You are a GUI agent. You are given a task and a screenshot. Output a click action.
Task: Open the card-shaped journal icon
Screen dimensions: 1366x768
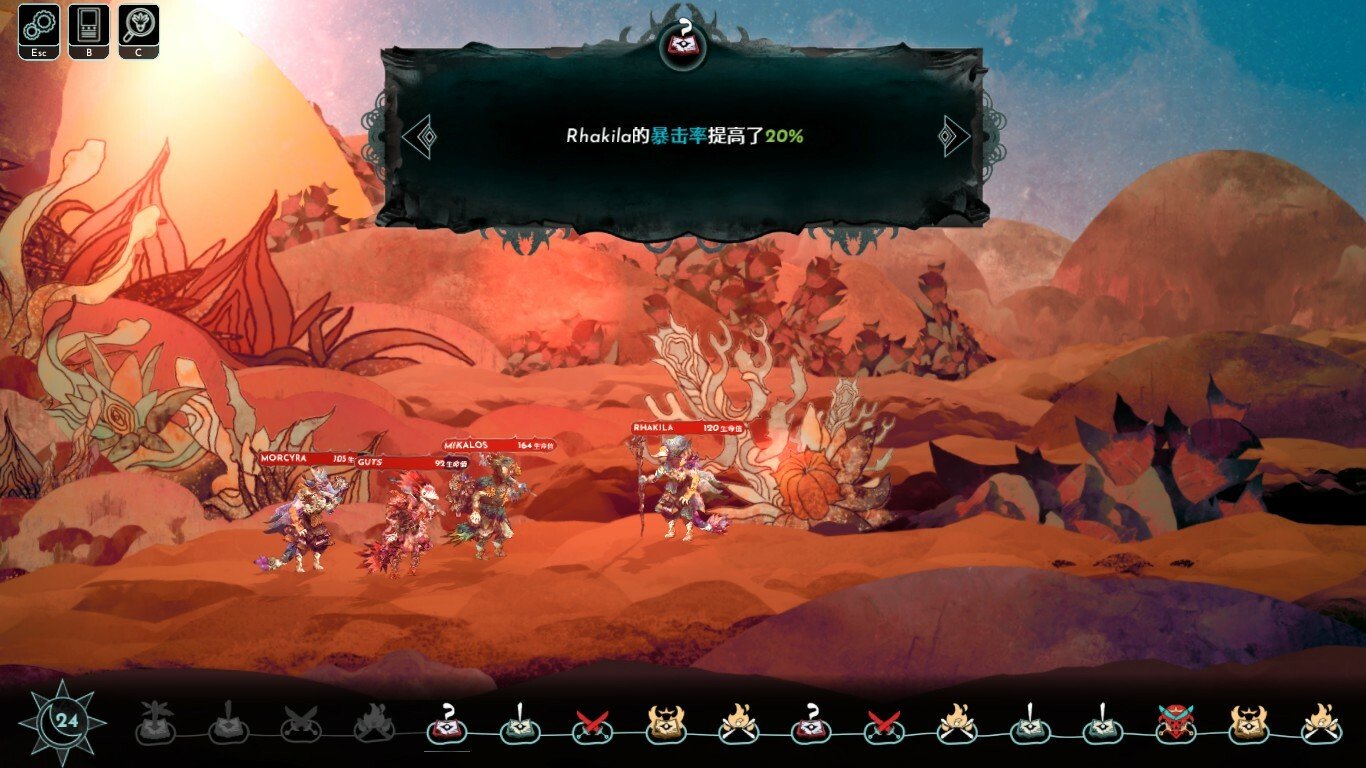[88, 25]
